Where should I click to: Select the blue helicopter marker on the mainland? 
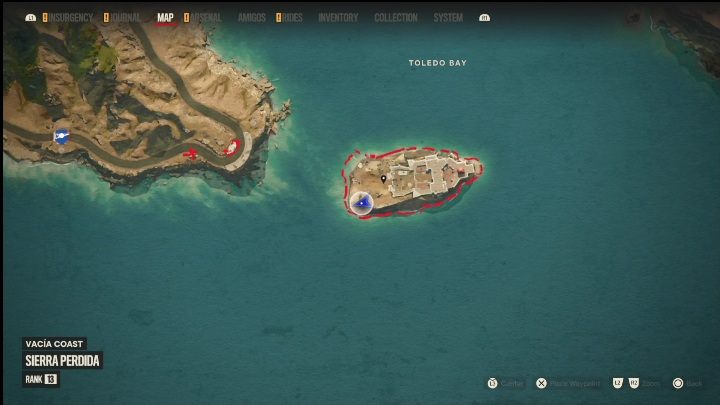tap(62, 137)
